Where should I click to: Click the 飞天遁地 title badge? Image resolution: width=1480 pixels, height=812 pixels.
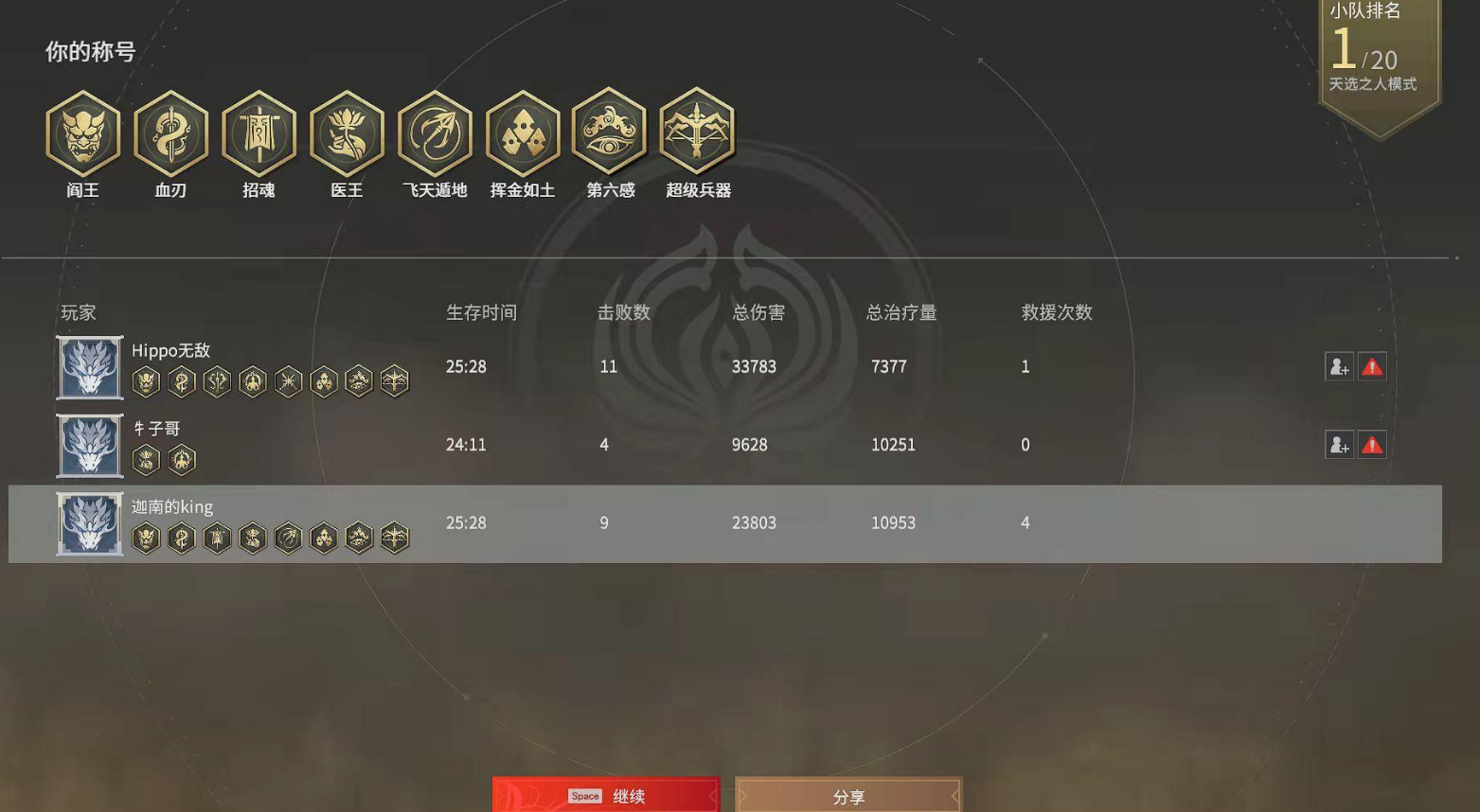[x=435, y=133]
